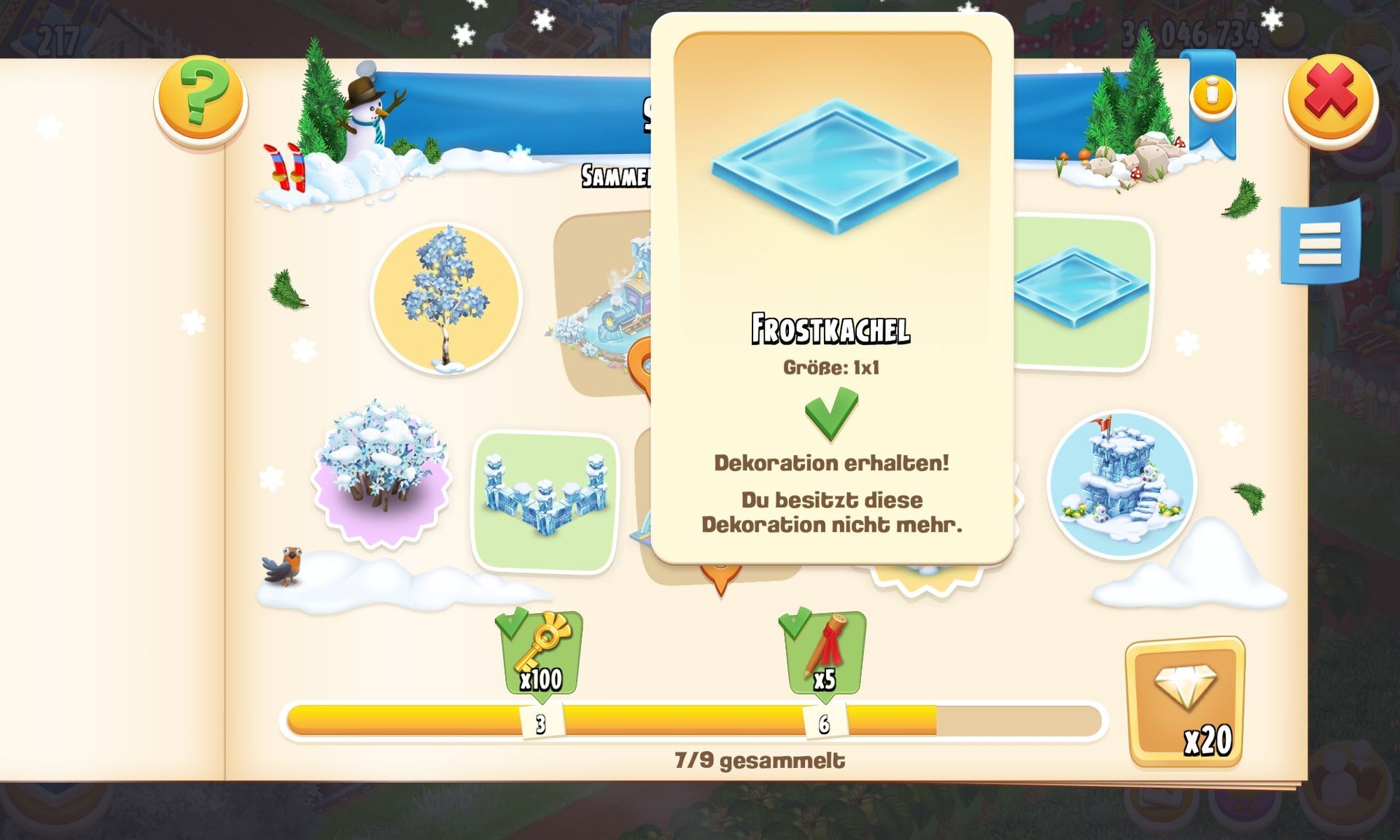Close the collection book with red X

tap(1330, 98)
